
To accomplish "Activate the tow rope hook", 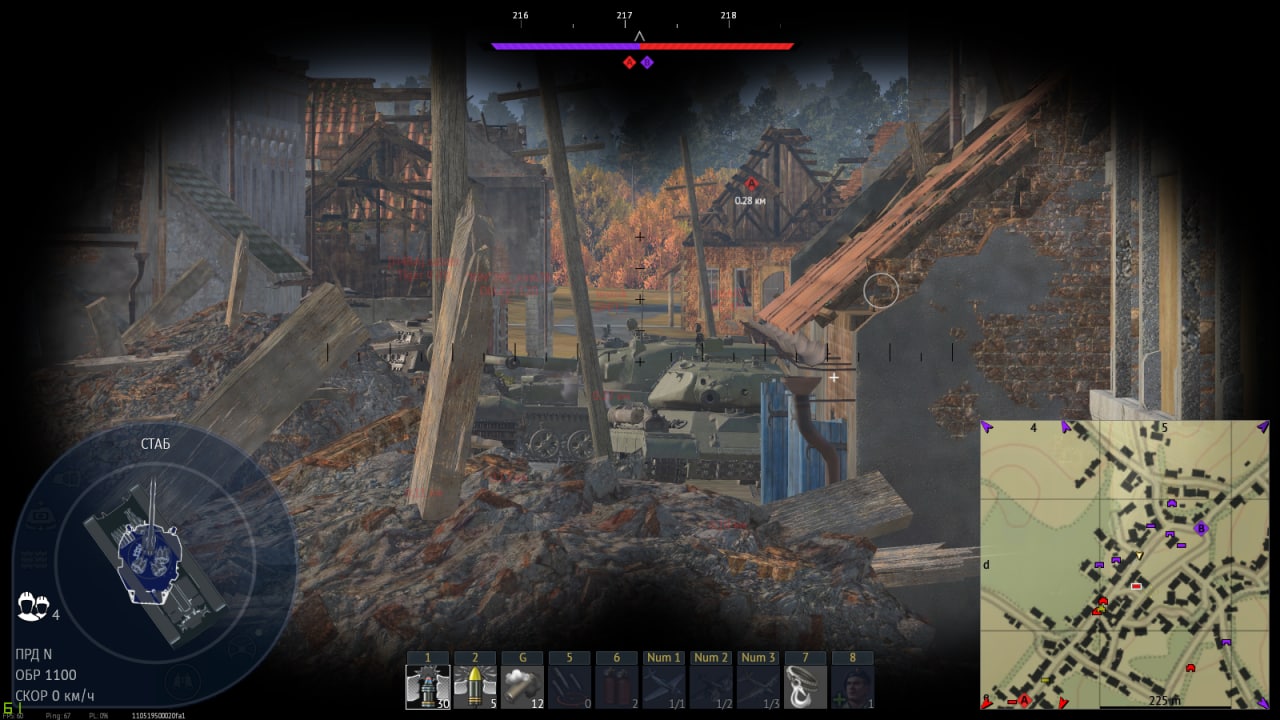I will 805,687.
